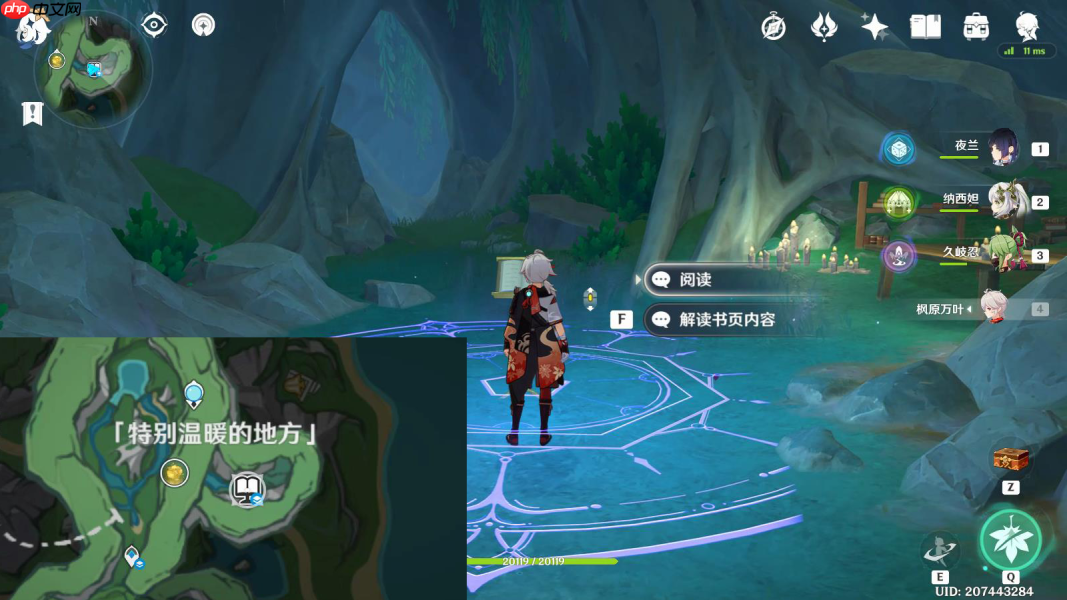Switch to party member 纳西妲
Screen dimensions: 1067x600
point(1005,200)
